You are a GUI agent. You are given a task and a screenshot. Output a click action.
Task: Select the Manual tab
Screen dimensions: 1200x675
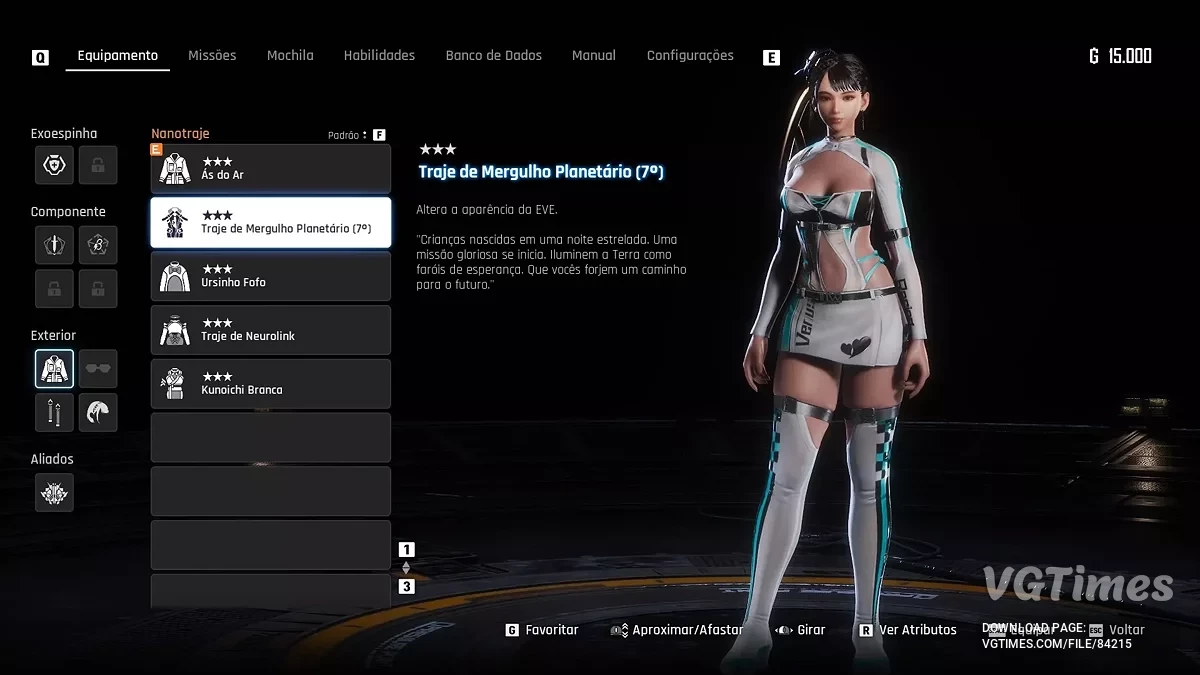(x=593, y=56)
